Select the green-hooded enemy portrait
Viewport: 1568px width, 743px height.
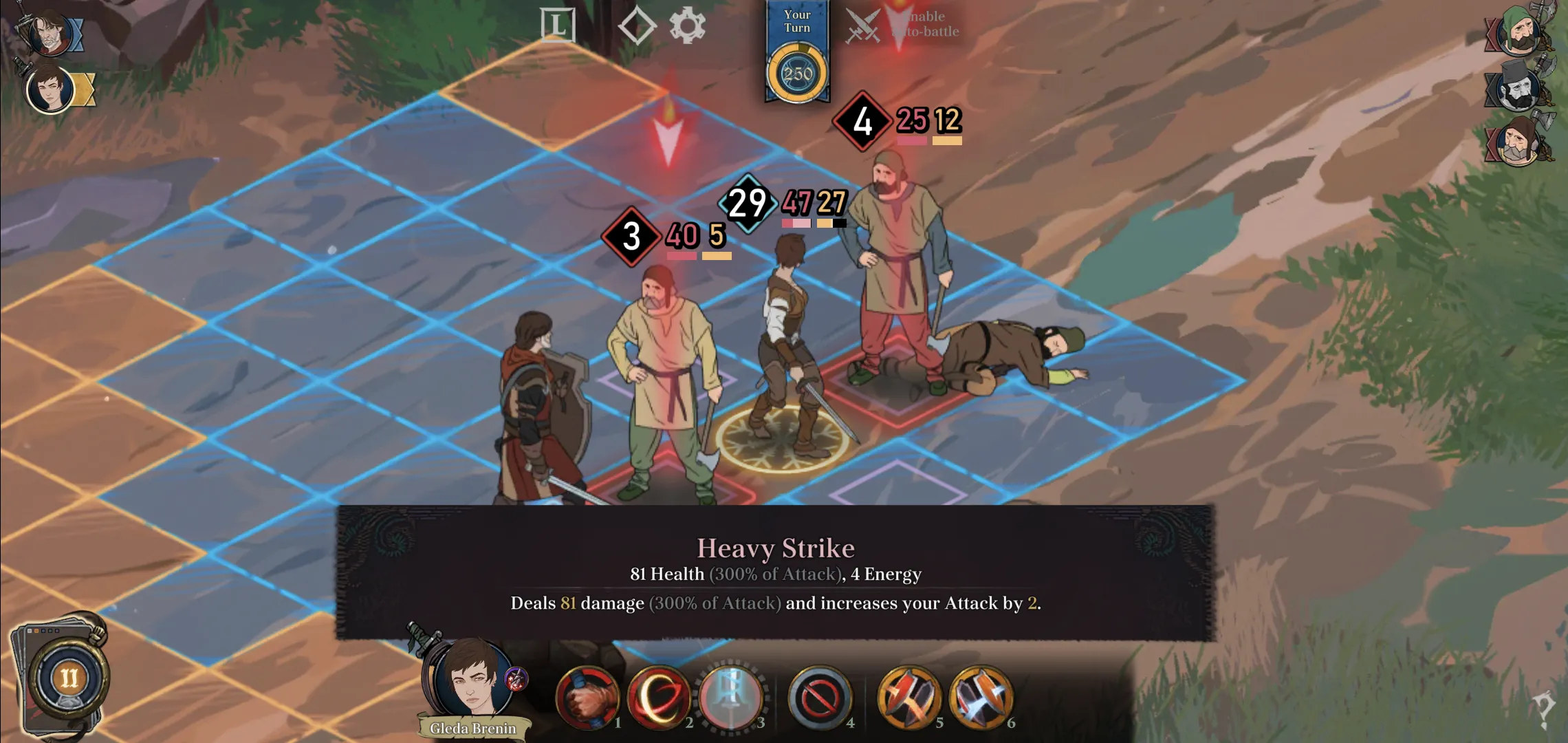pyautogui.click(x=1520, y=31)
